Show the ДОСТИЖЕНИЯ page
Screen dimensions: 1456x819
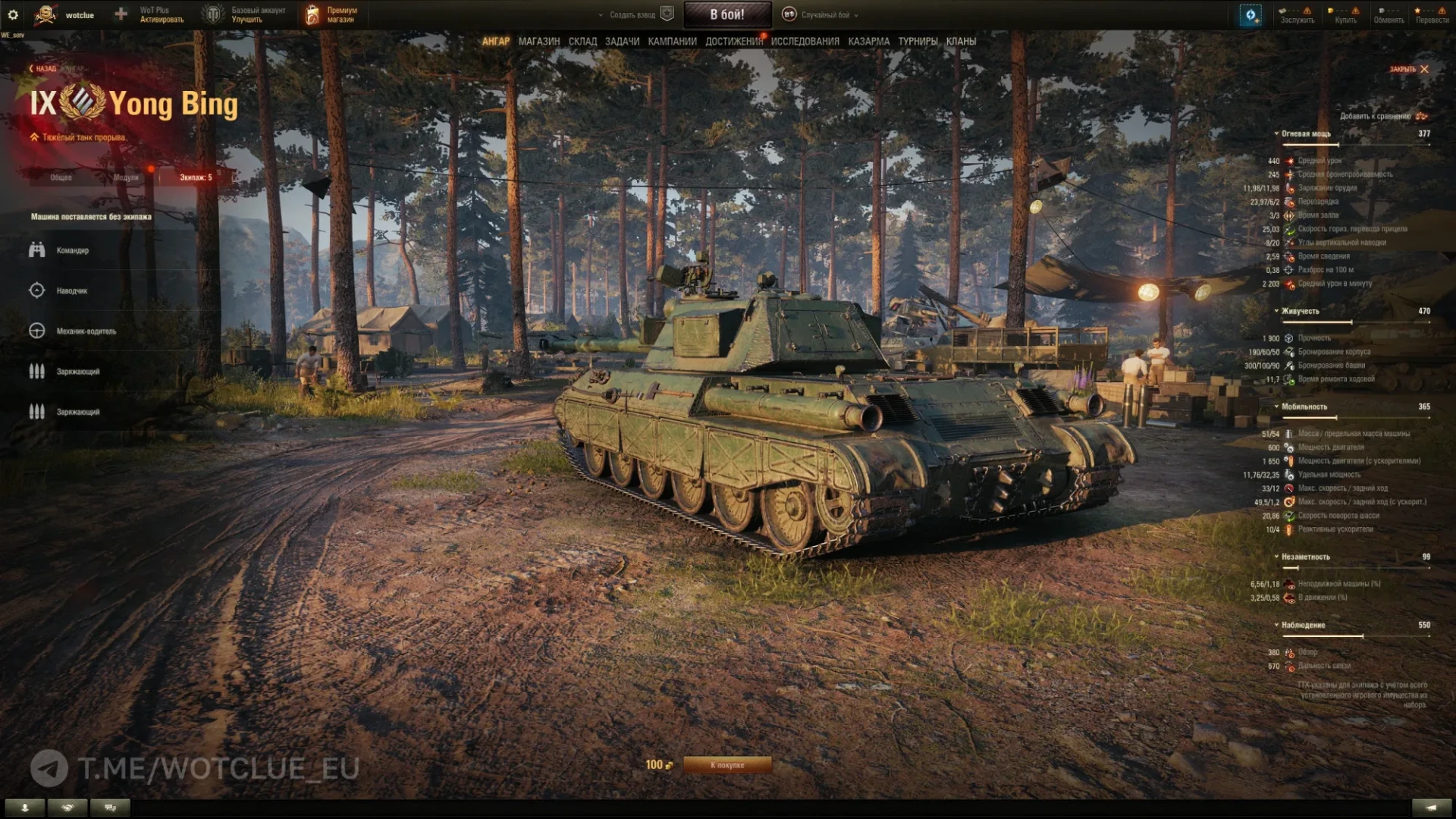click(x=733, y=42)
